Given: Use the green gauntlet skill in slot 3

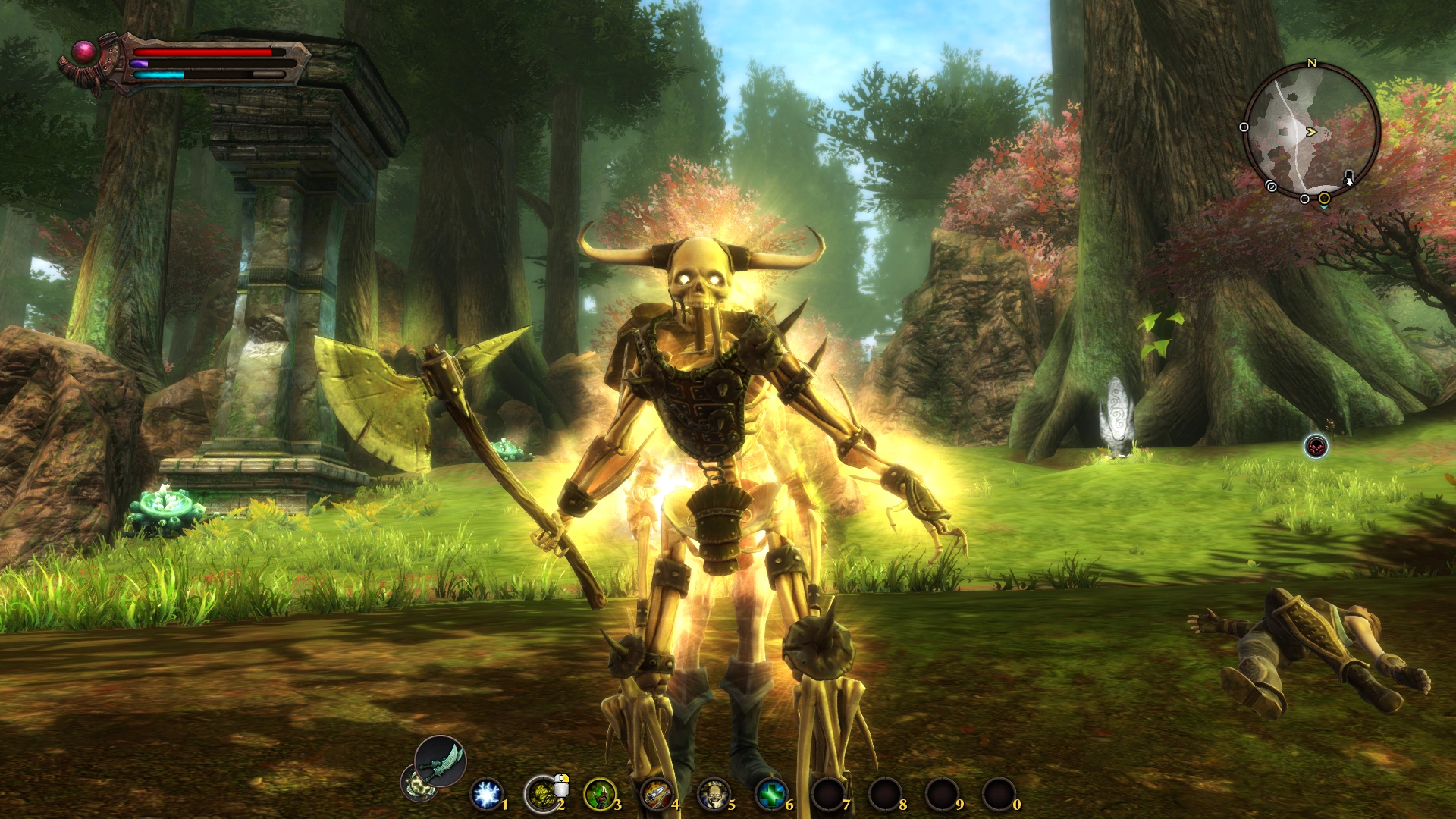Looking at the screenshot, I should click(x=600, y=793).
